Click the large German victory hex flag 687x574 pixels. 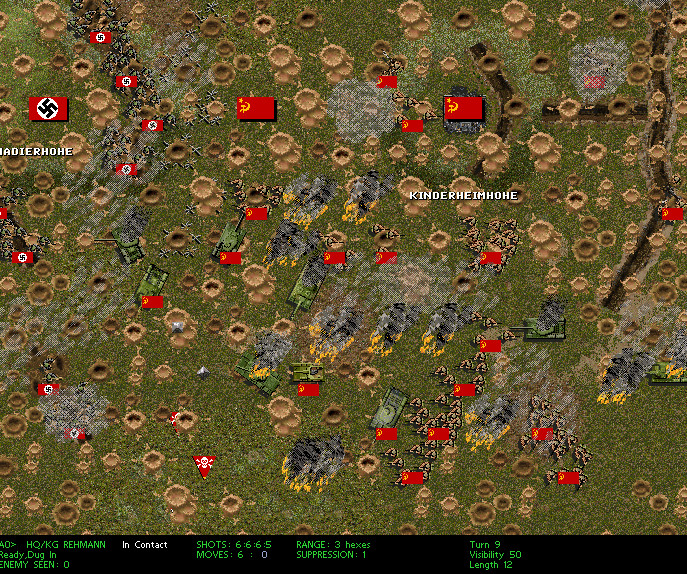48,108
